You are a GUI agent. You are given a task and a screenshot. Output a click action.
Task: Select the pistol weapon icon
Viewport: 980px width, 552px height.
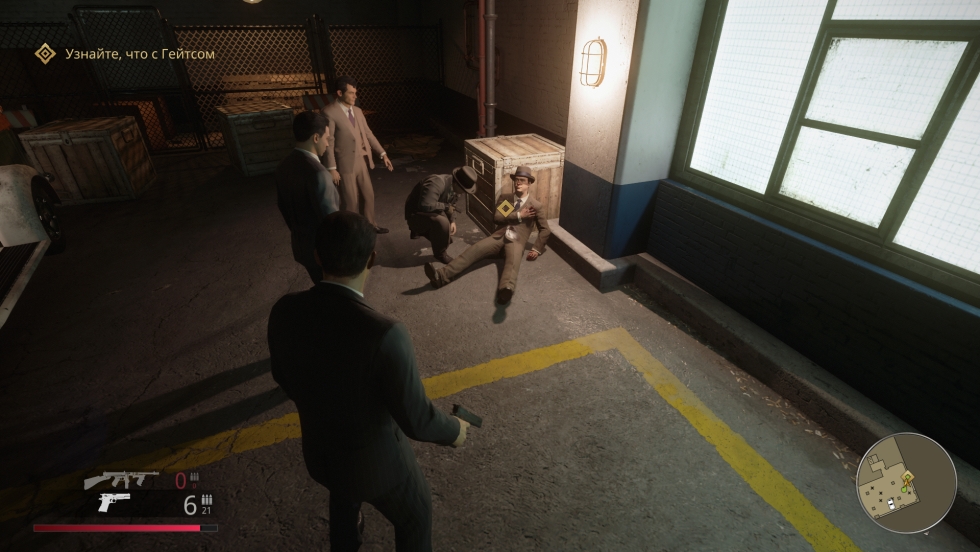click(113, 503)
